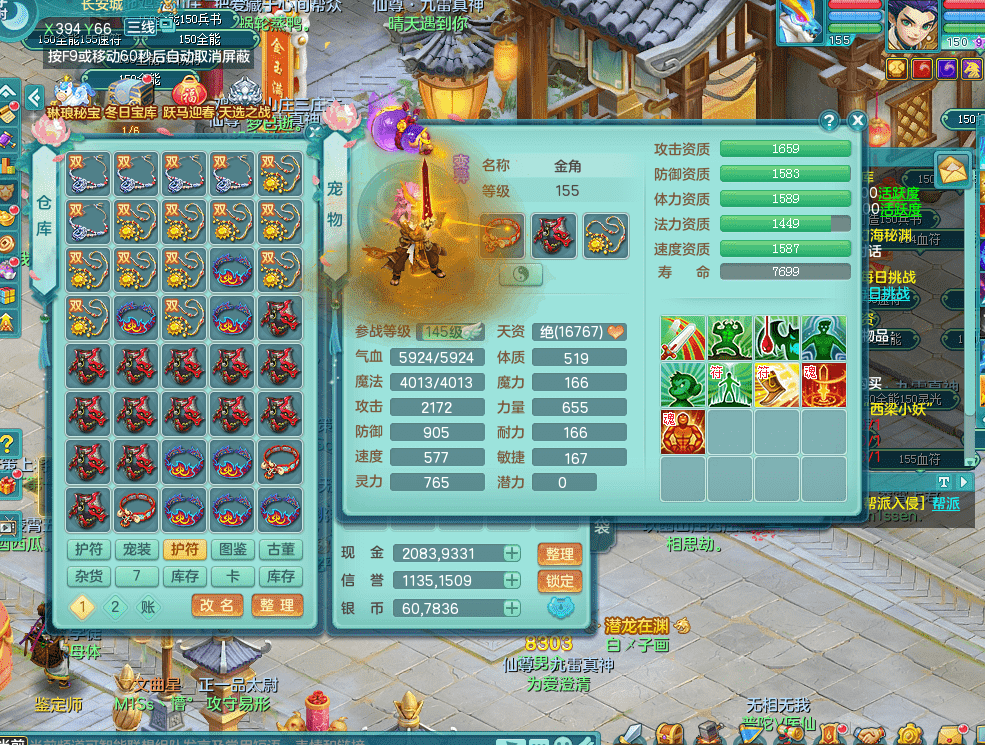Screen dimensions: 985x745
Task: Open the 天选之战 event icon
Action: click(x=244, y=95)
